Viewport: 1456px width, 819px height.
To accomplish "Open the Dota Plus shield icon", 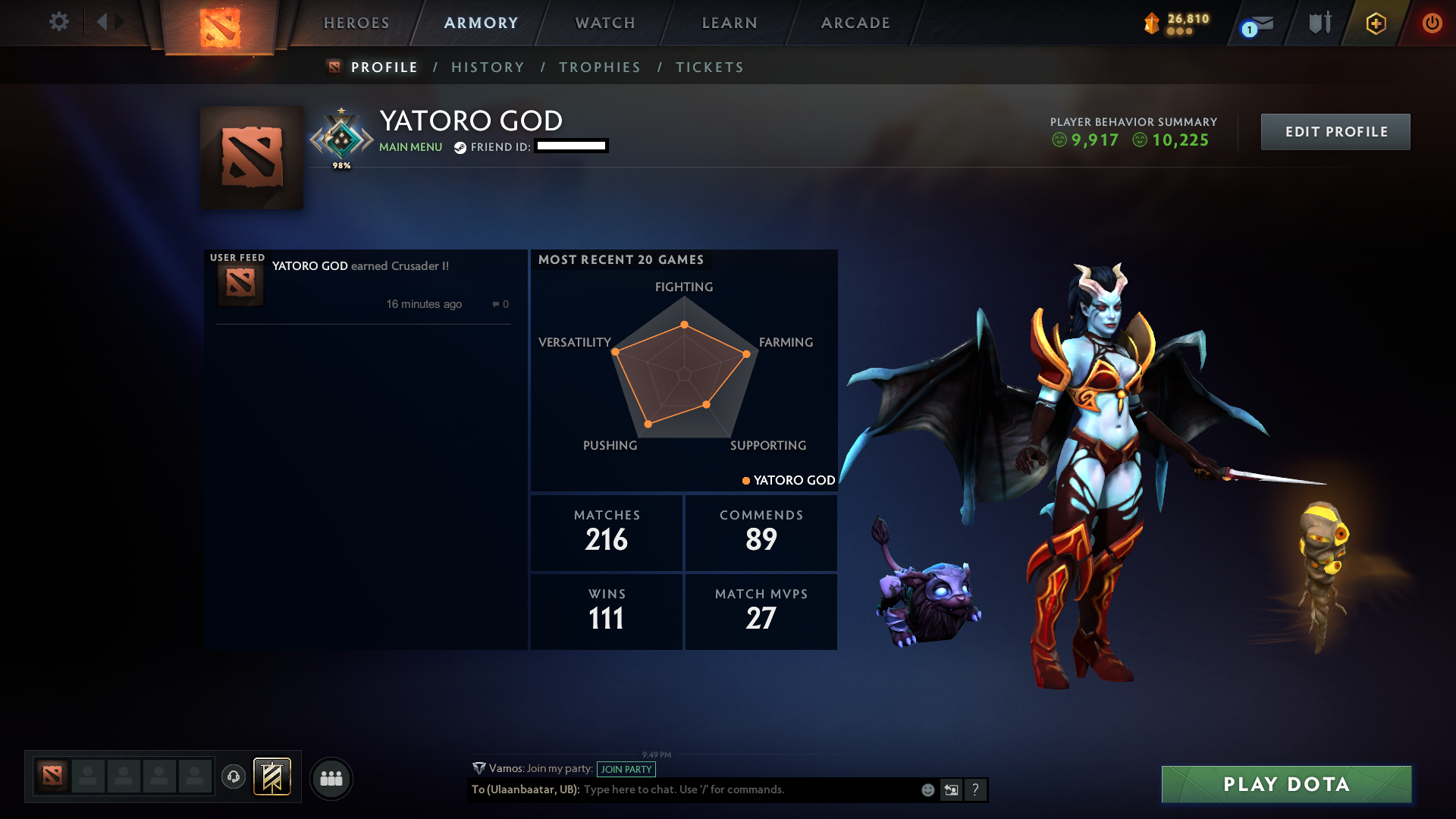I will 1376,24.
